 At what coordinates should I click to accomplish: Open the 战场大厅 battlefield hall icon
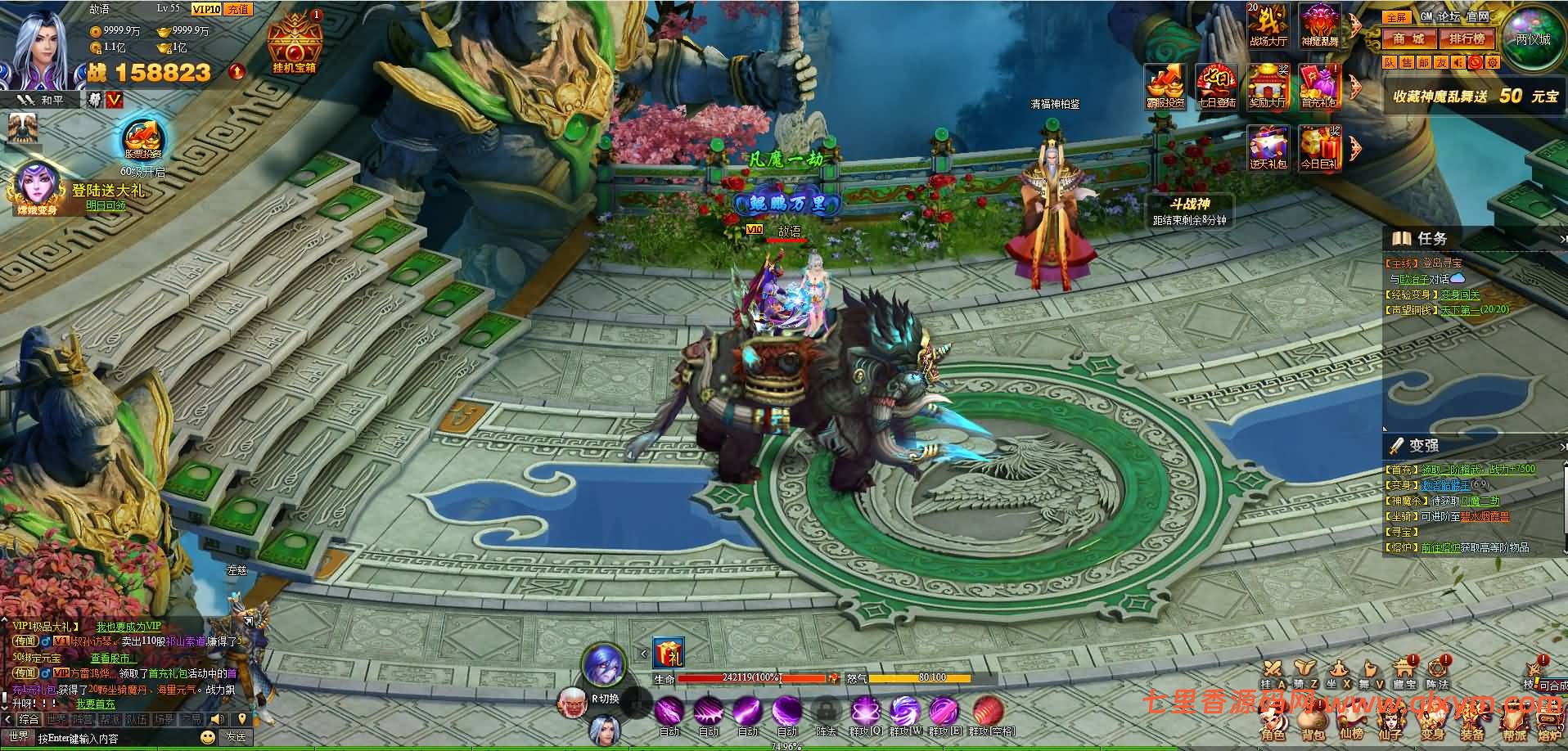point(1268,25)
